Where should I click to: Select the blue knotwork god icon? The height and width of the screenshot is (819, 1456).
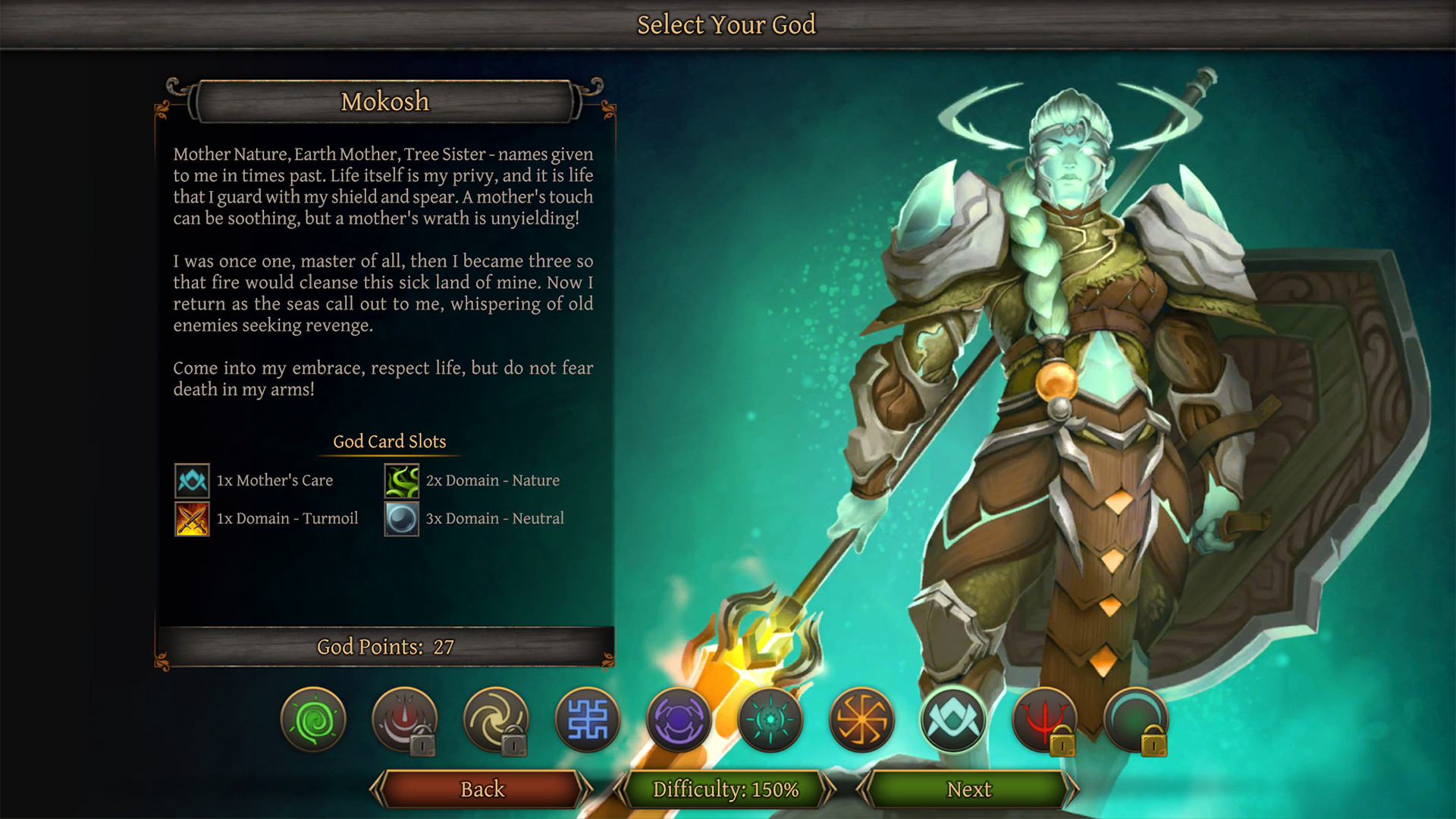pos(588,720)
